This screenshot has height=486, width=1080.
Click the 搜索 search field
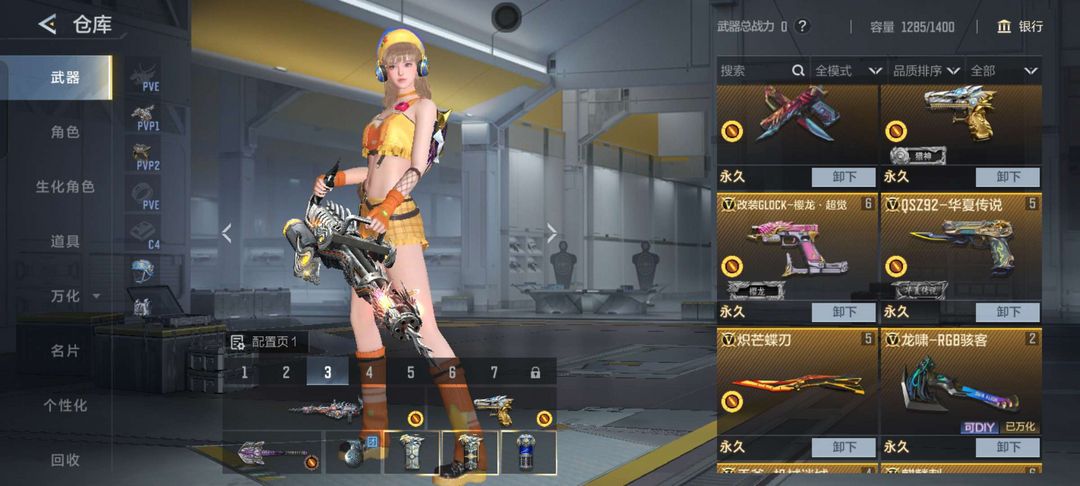[755, 71]
